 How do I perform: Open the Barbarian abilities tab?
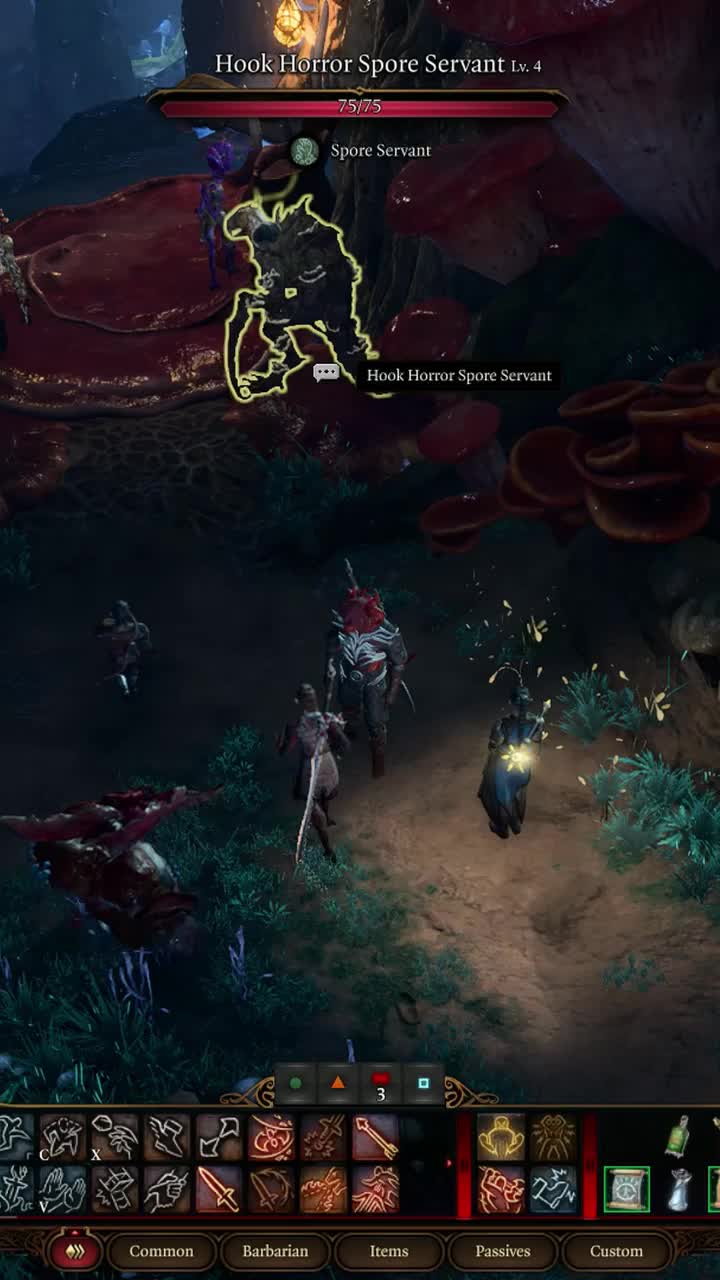[275, 1251]
